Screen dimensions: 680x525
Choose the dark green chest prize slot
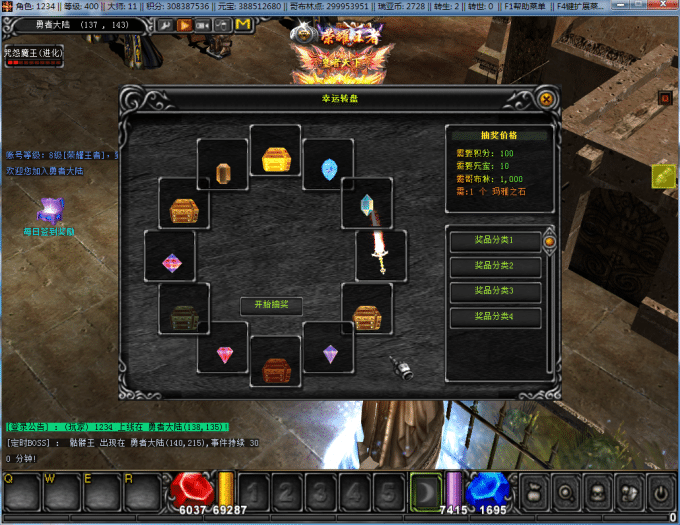[183, 314]
